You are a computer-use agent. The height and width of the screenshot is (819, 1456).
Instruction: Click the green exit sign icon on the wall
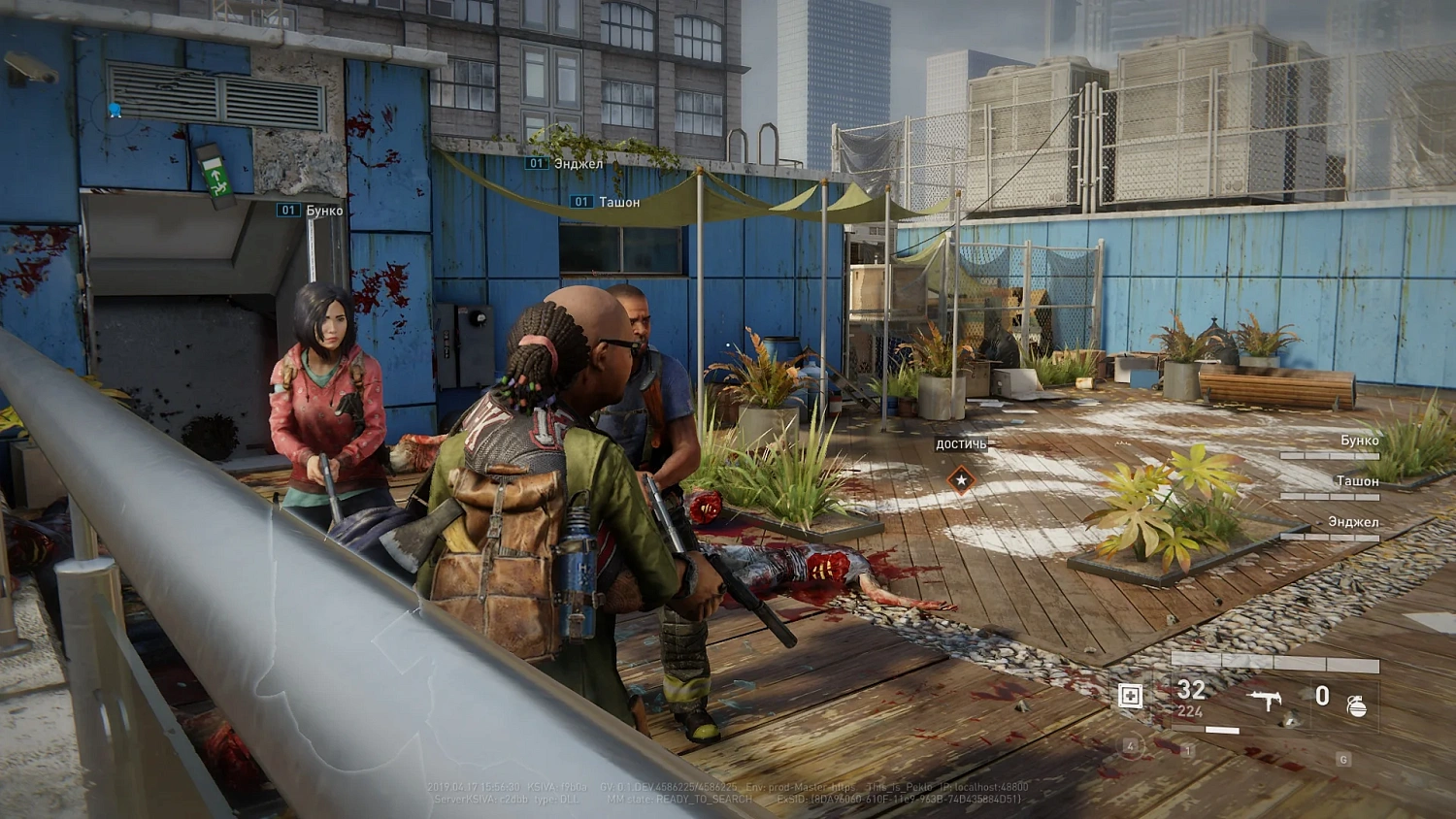(215, 178)
